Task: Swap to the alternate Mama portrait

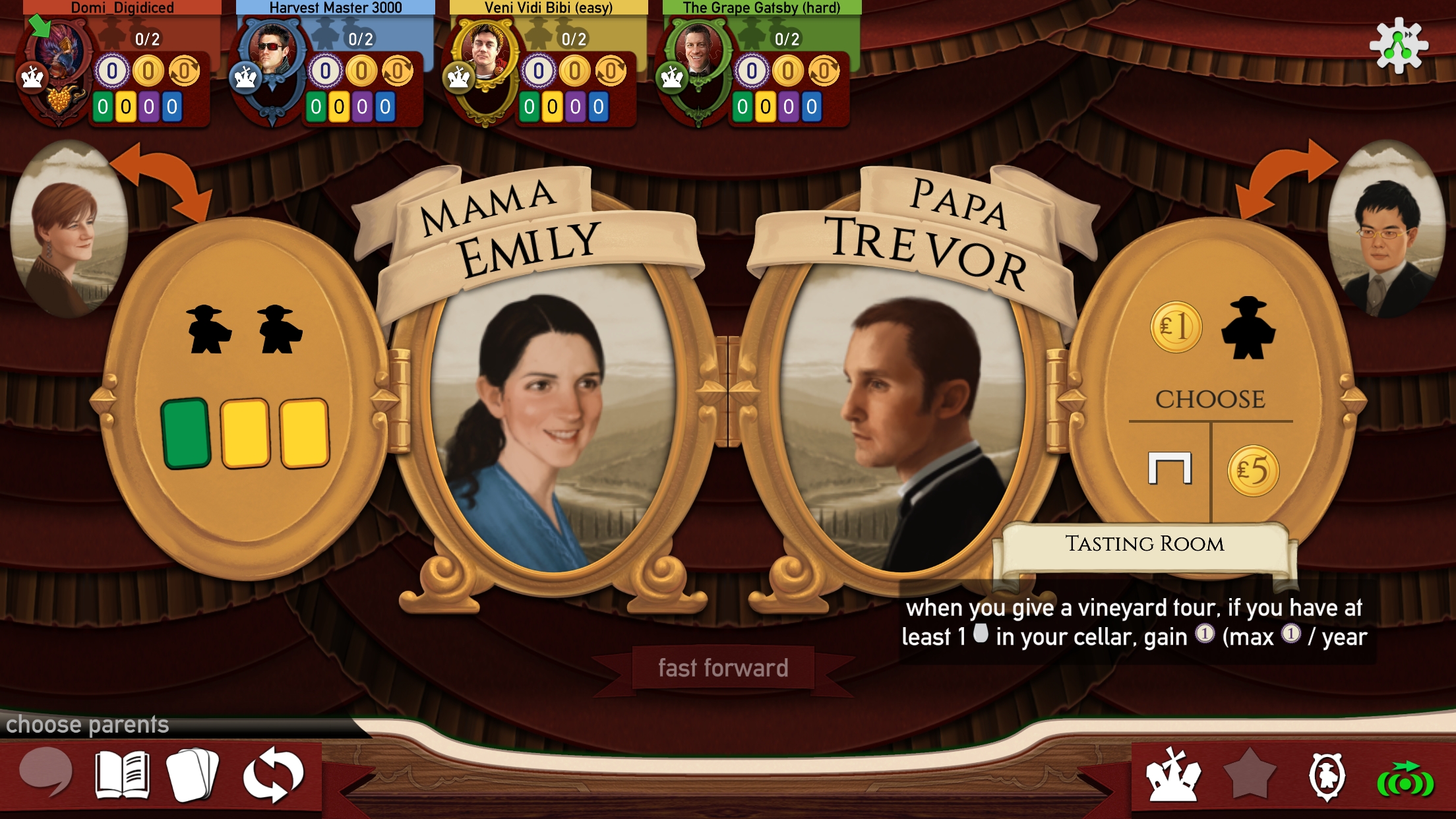Action: (x=69, y=228)
